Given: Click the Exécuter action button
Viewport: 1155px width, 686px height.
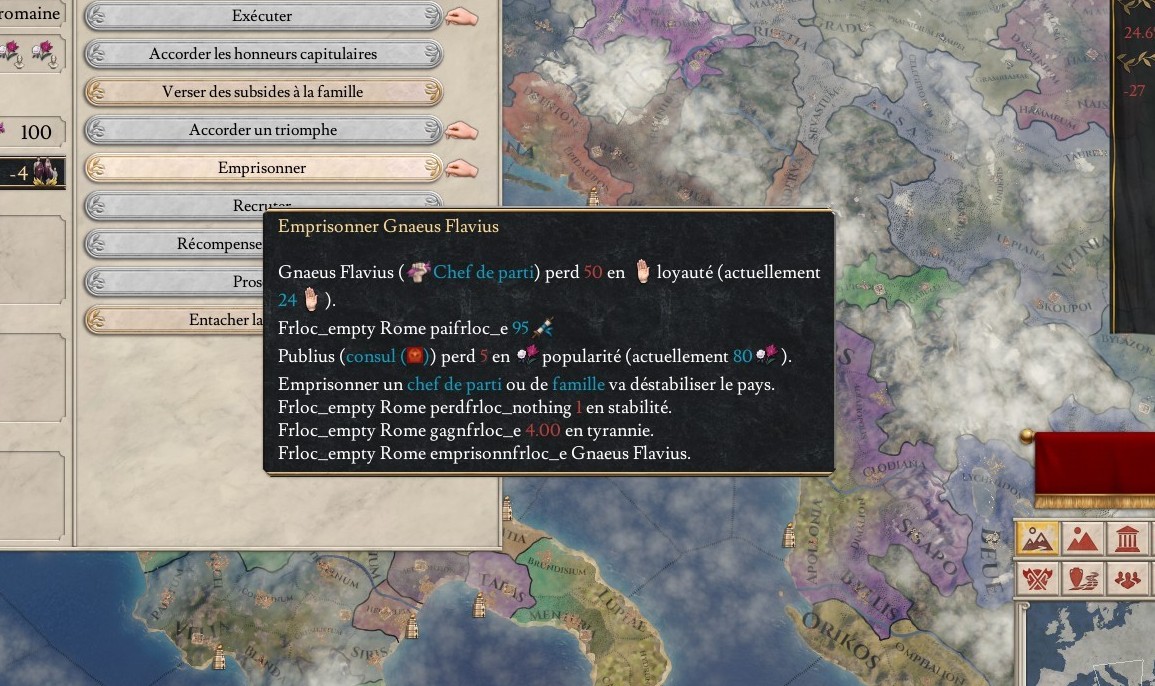Looking at the screenshot, I should [x=262, y=16].
